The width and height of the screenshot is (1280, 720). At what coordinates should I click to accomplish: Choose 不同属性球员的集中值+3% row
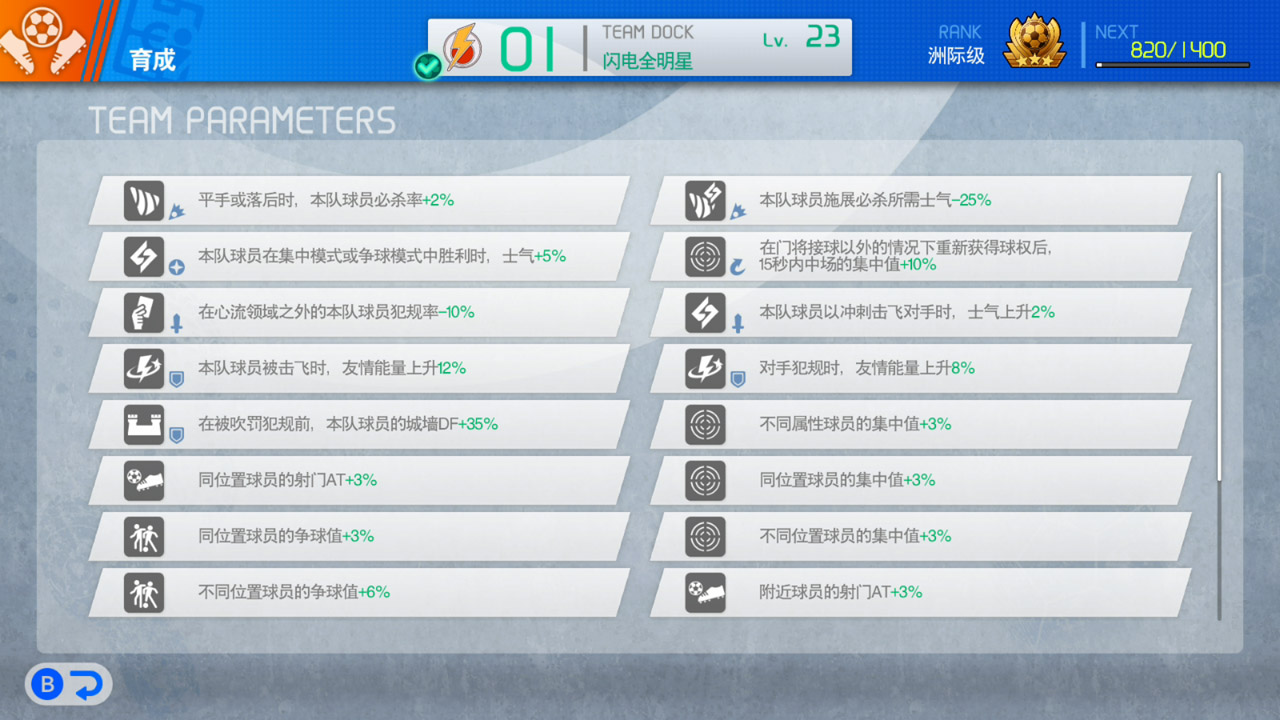click(x=920, y=424)
